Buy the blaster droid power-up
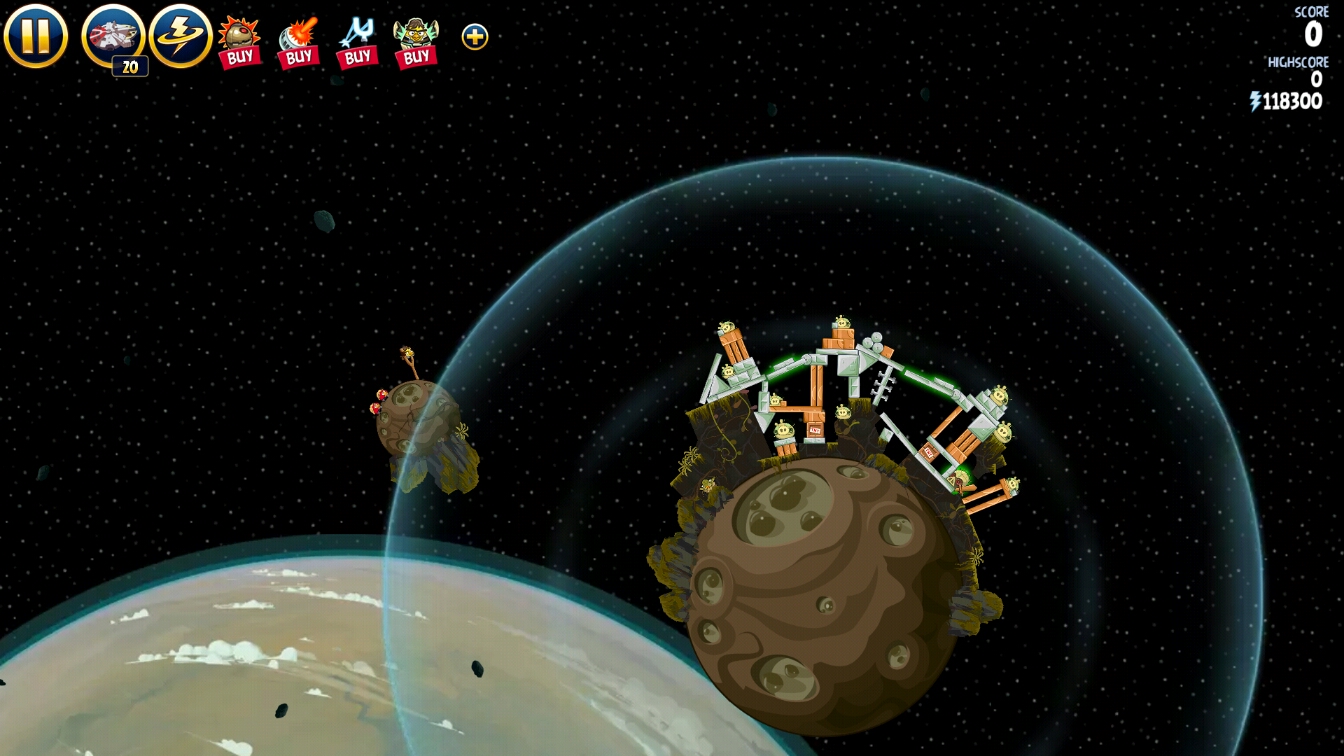Screen dimensions: 1344x756 (298, 42)
